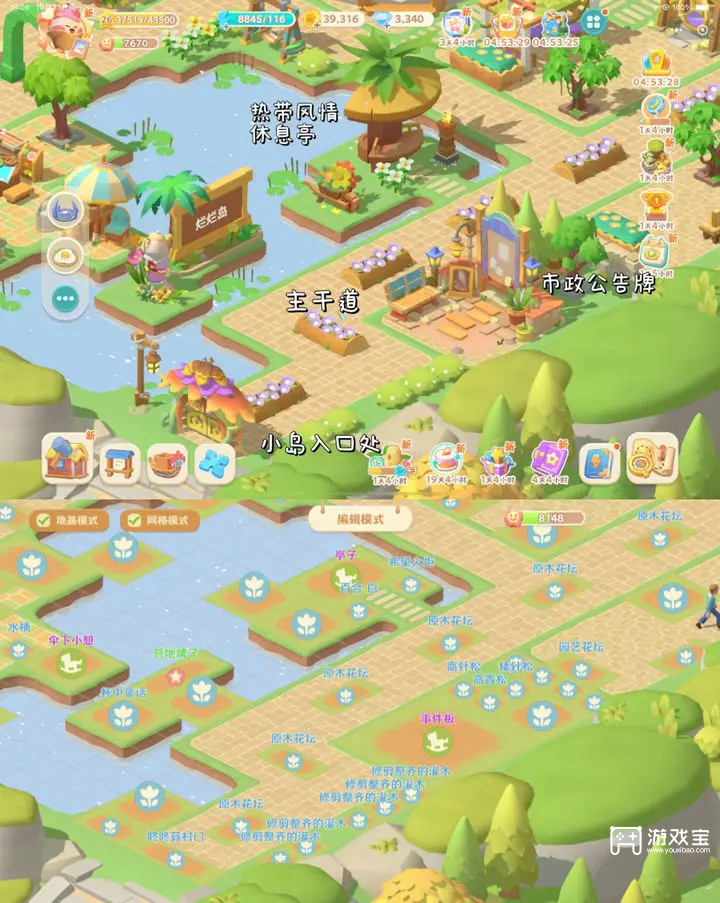Viewport: 720px width, 903px height.
Task: Open the toy chest house icon
Action: pyautogui.click(x=67, y=460)
